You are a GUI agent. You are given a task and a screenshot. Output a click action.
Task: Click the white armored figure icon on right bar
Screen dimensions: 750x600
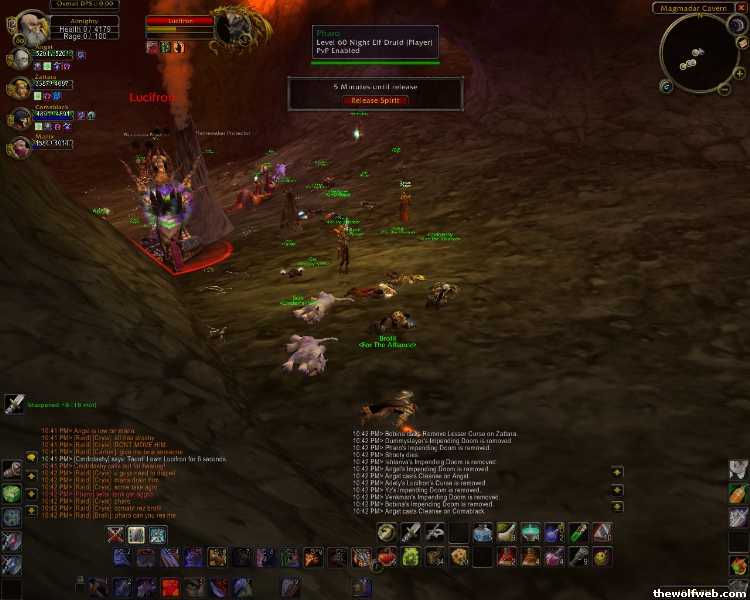[738, 469]
